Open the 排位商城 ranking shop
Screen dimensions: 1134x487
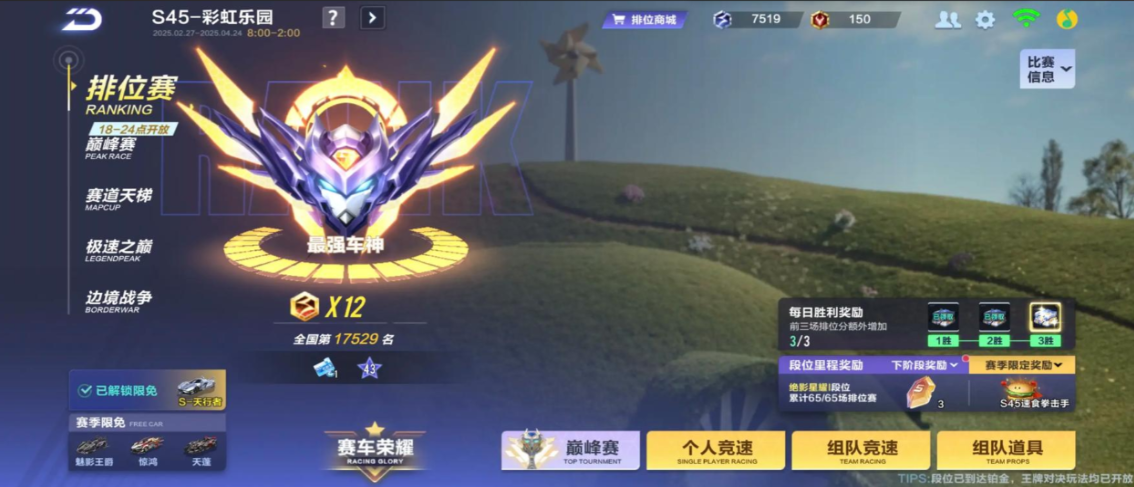[x=644, y=19]
